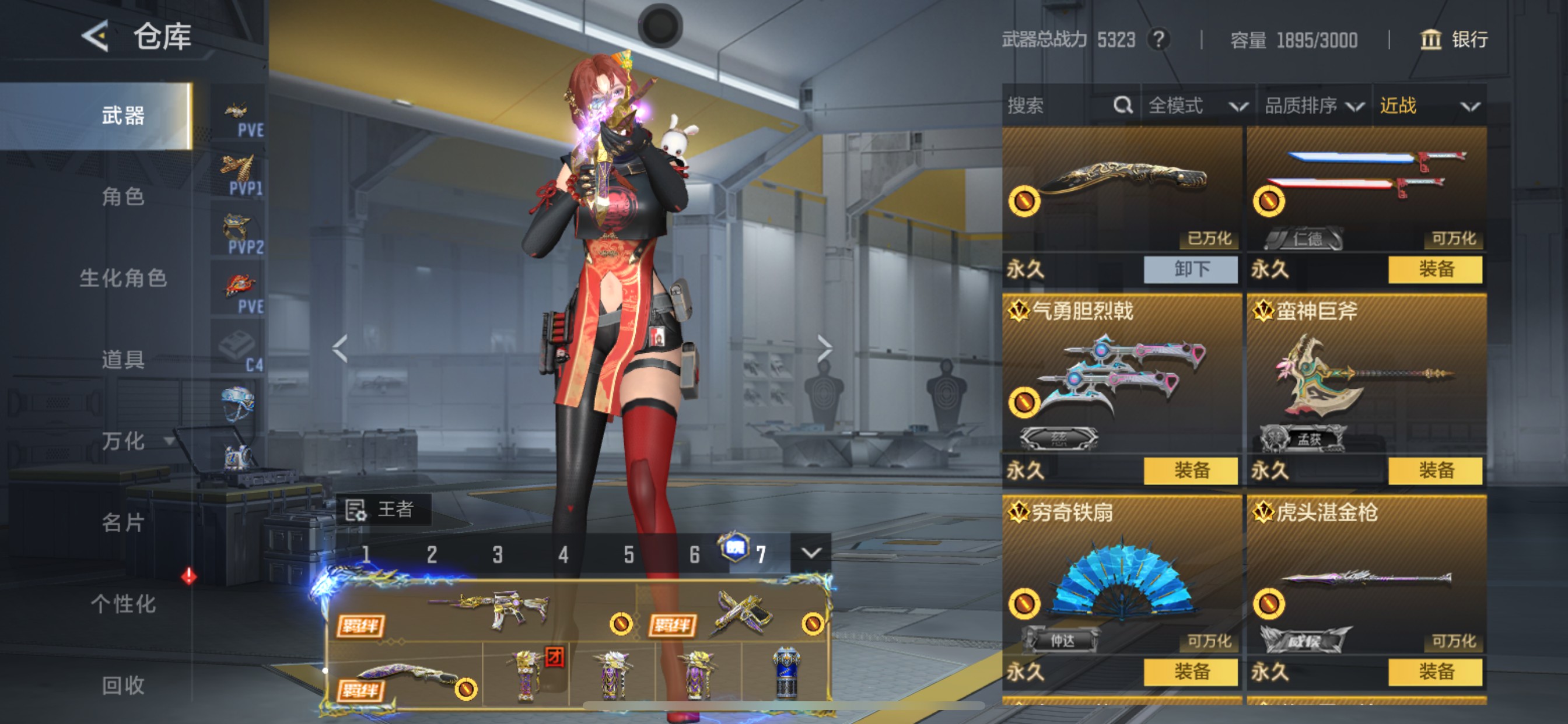The image size is (1568, 724).
Task: Unequip the dagger with 卸下 button
Action: click(1191, 269)
